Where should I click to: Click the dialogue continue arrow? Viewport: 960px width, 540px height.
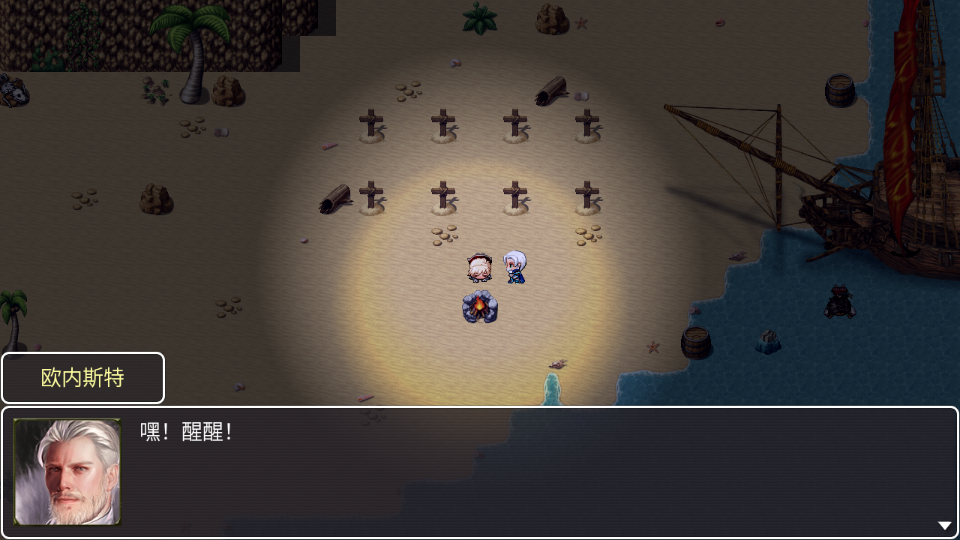944,525
